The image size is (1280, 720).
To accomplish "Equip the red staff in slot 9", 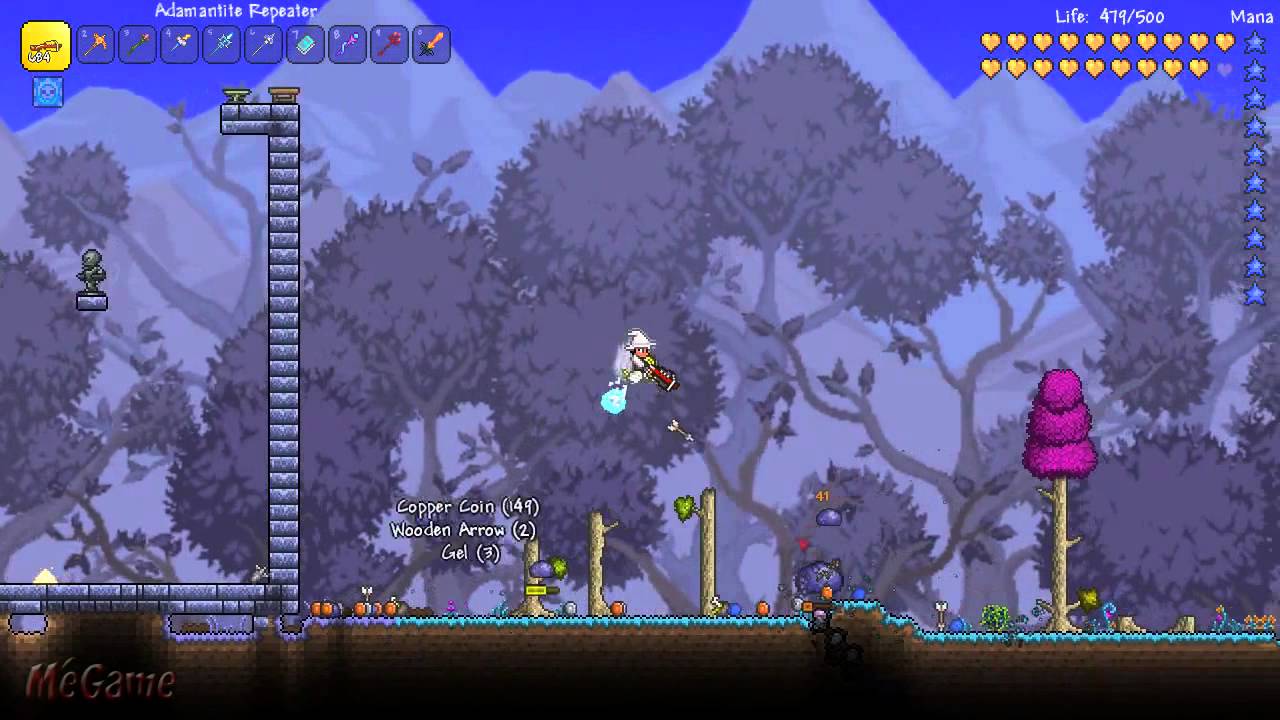I will pos(390,45).
